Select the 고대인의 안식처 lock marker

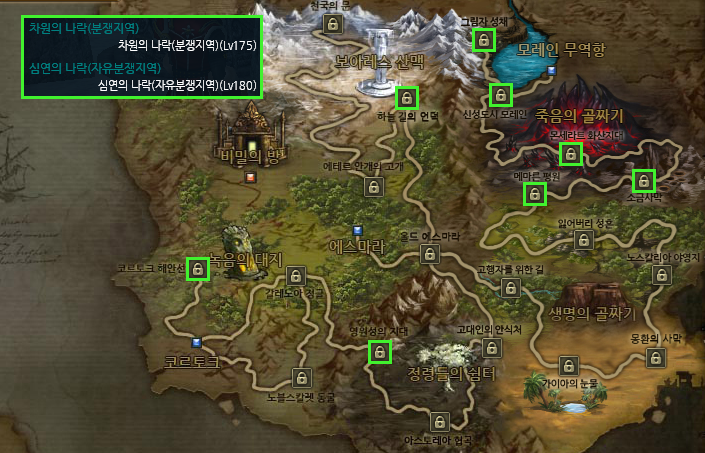(491, 347)
